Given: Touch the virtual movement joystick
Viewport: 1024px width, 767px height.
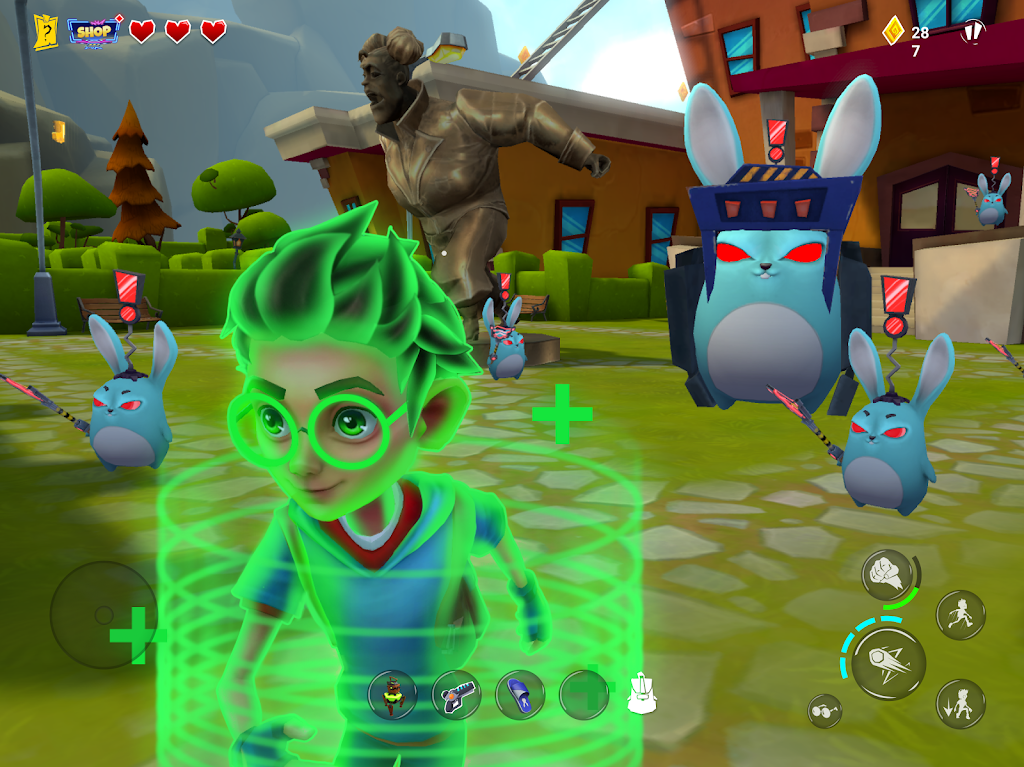Looking at the screenshot, I should pos(105,615).
